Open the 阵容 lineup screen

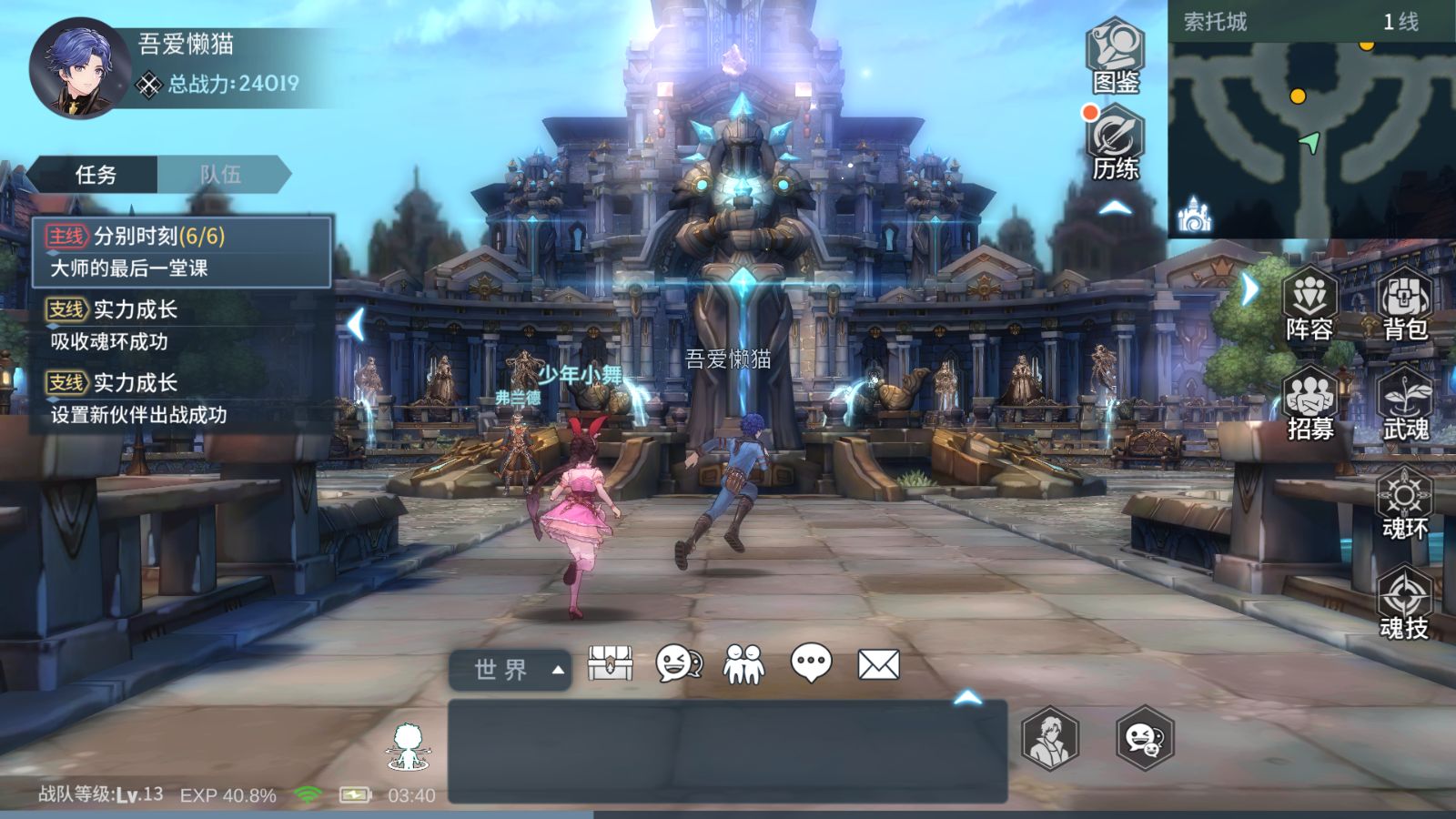[1309, 305]
